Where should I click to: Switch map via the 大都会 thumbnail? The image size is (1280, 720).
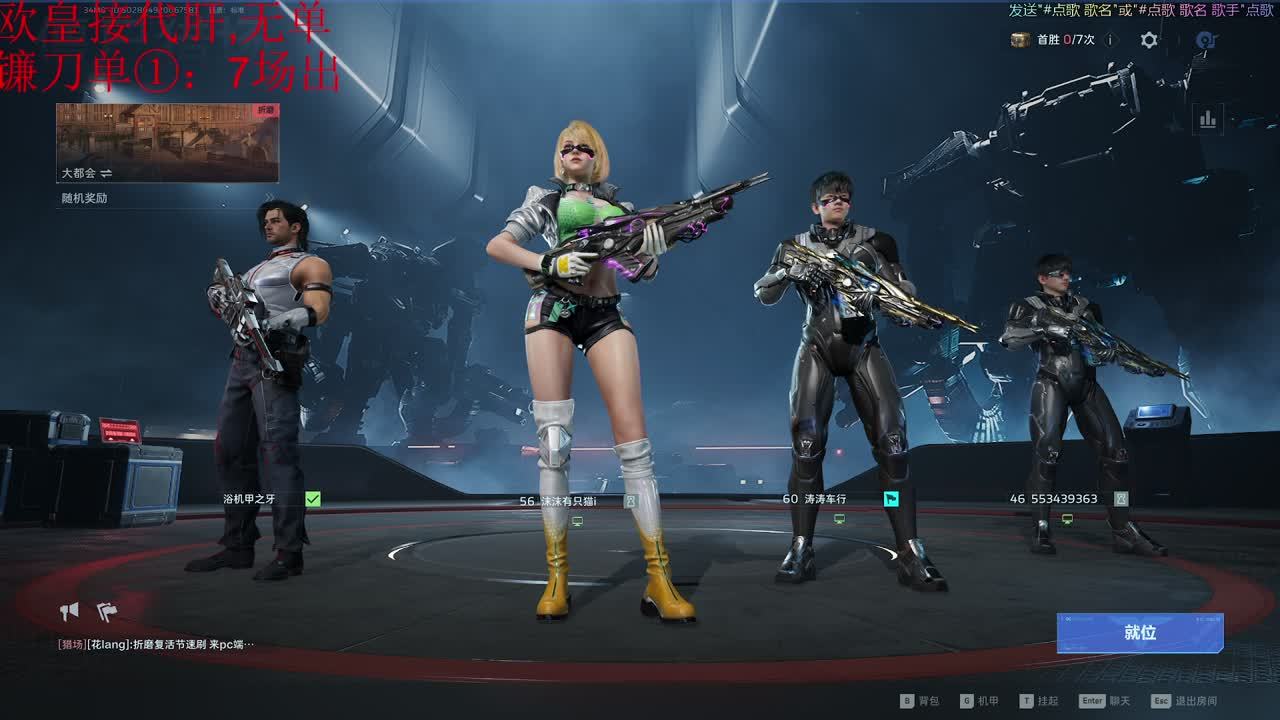[x=167, y=143]
